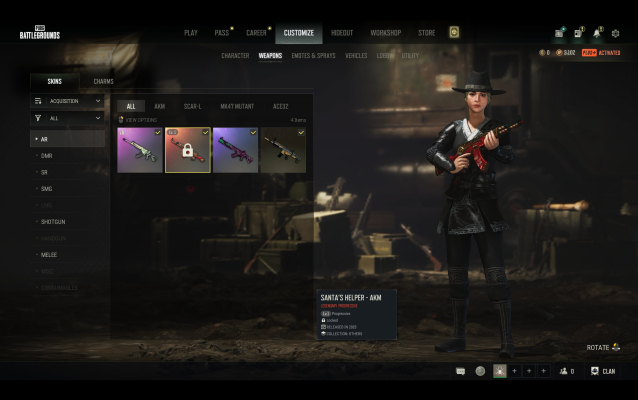The image size is (638, 400).
Task: Switch to the Charms tab
Action: click(103, 81)
